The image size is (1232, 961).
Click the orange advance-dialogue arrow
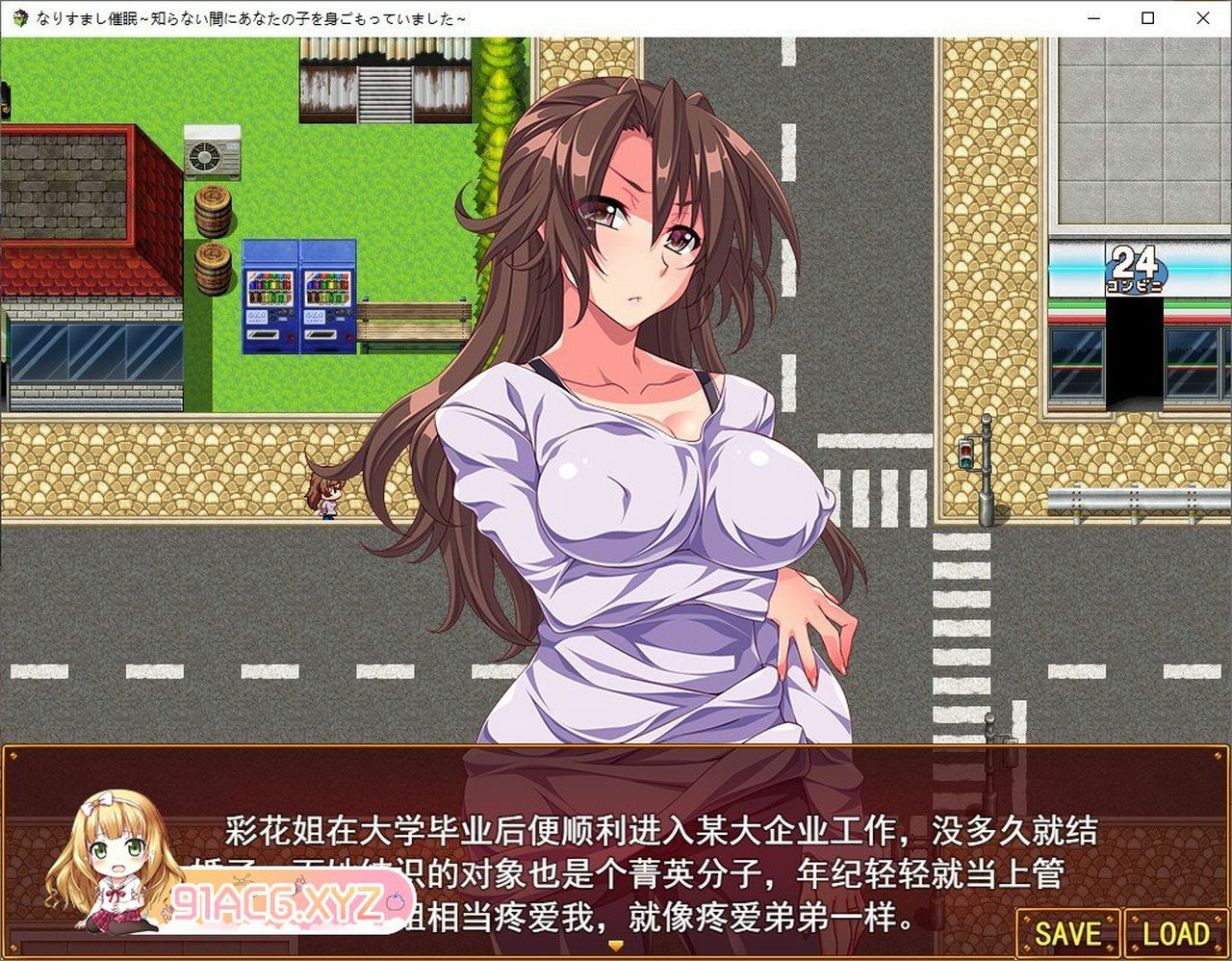[615, 947]
